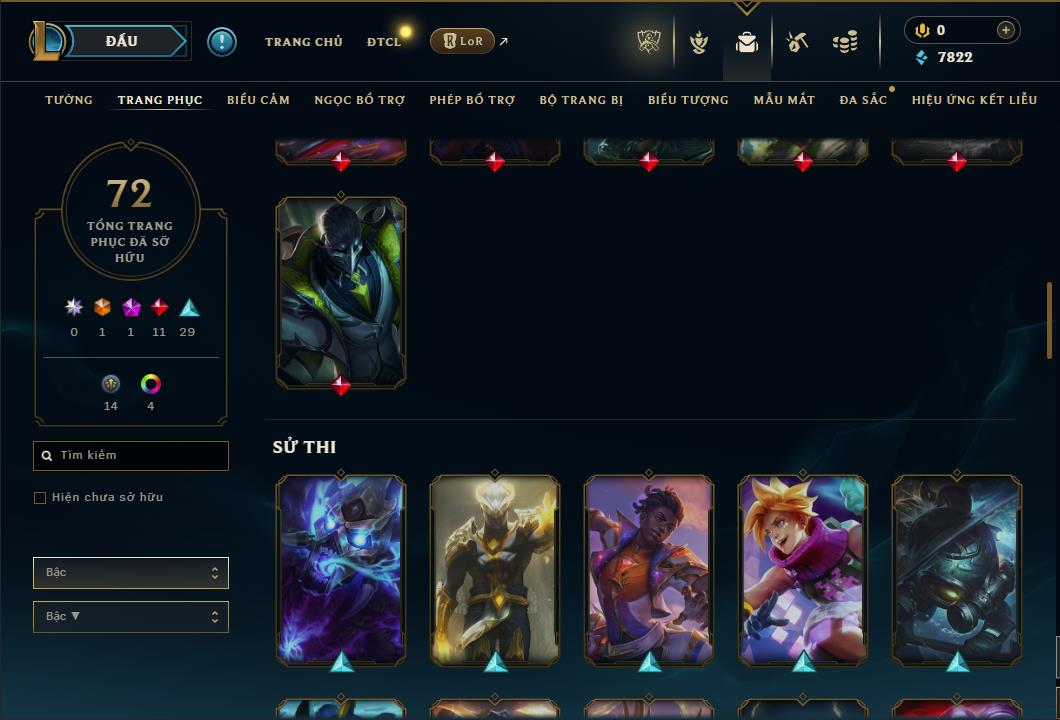Open the HIỆU ỨNG KẾT LIỄU tab
The height and width of the screenshot is (720, 1060).
tap(975, 100)
